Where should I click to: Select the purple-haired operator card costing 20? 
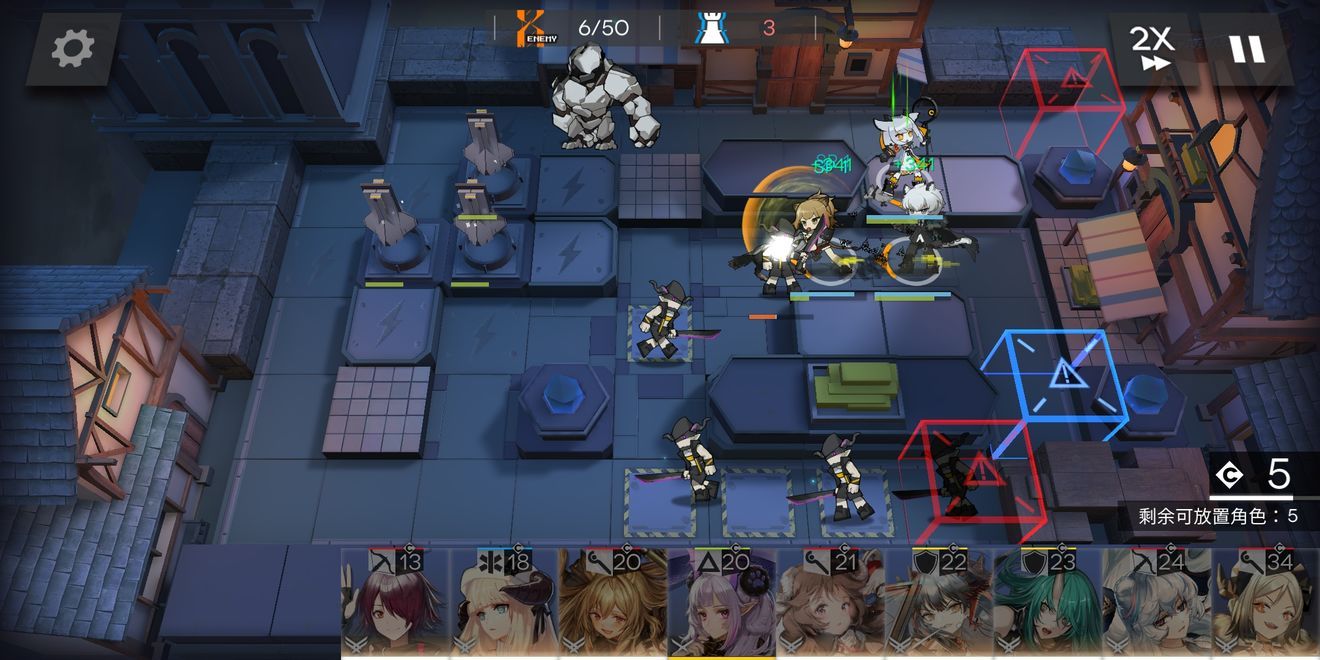pos(722,602)
